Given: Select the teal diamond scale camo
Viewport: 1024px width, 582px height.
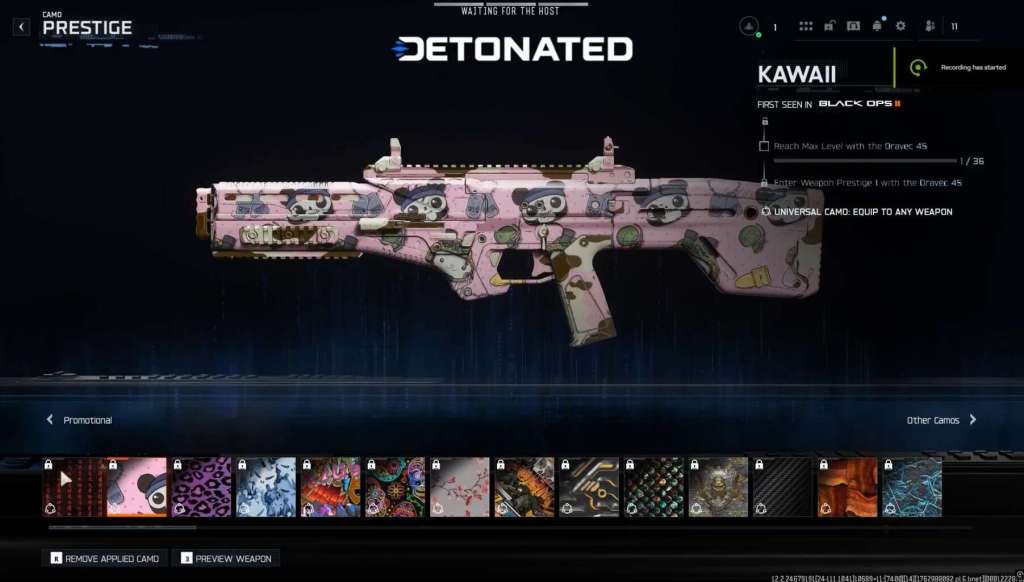Looking at the screenshot, I should click(x=653, y=487).
